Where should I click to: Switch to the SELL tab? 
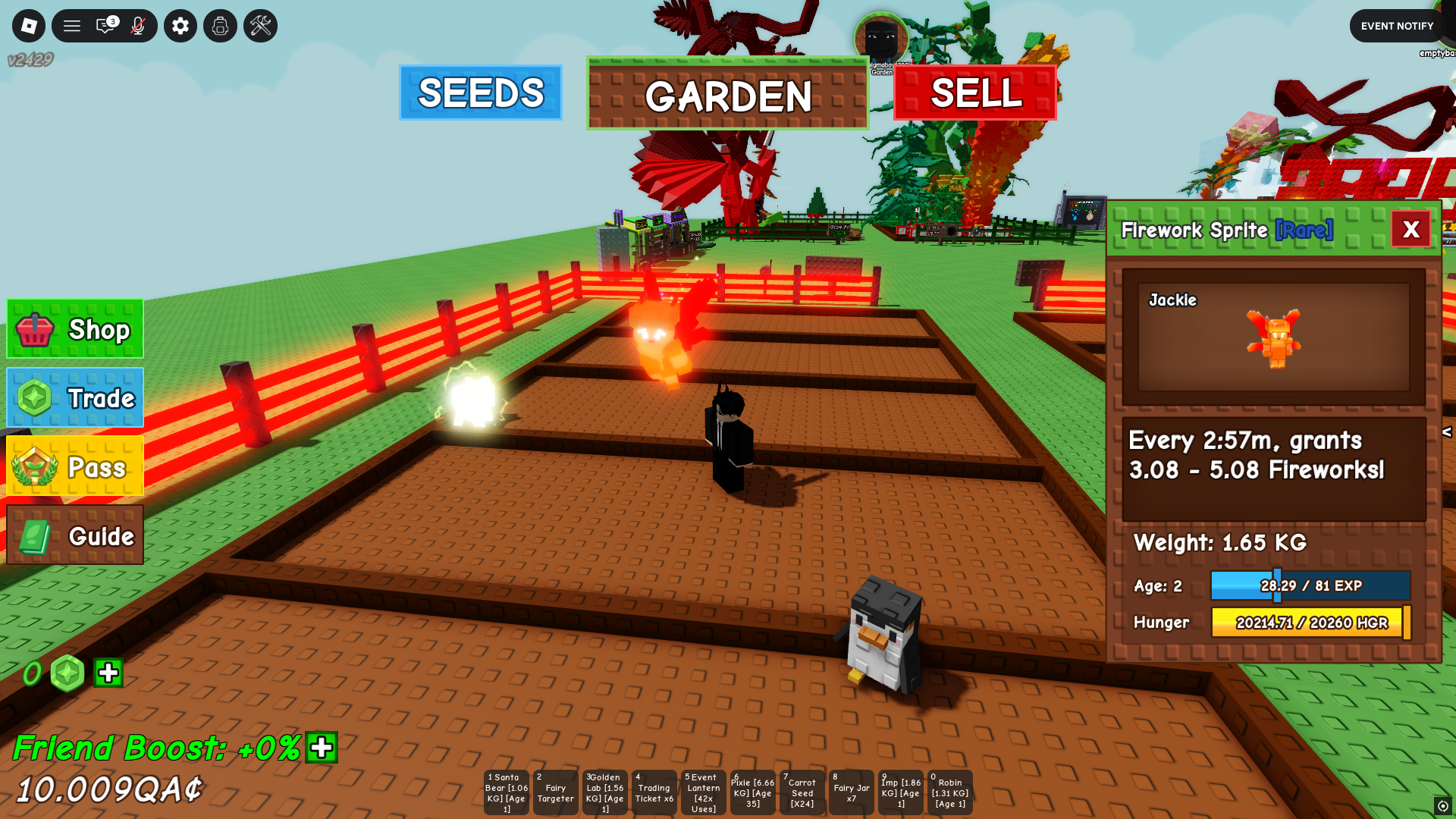click(975, 94)
